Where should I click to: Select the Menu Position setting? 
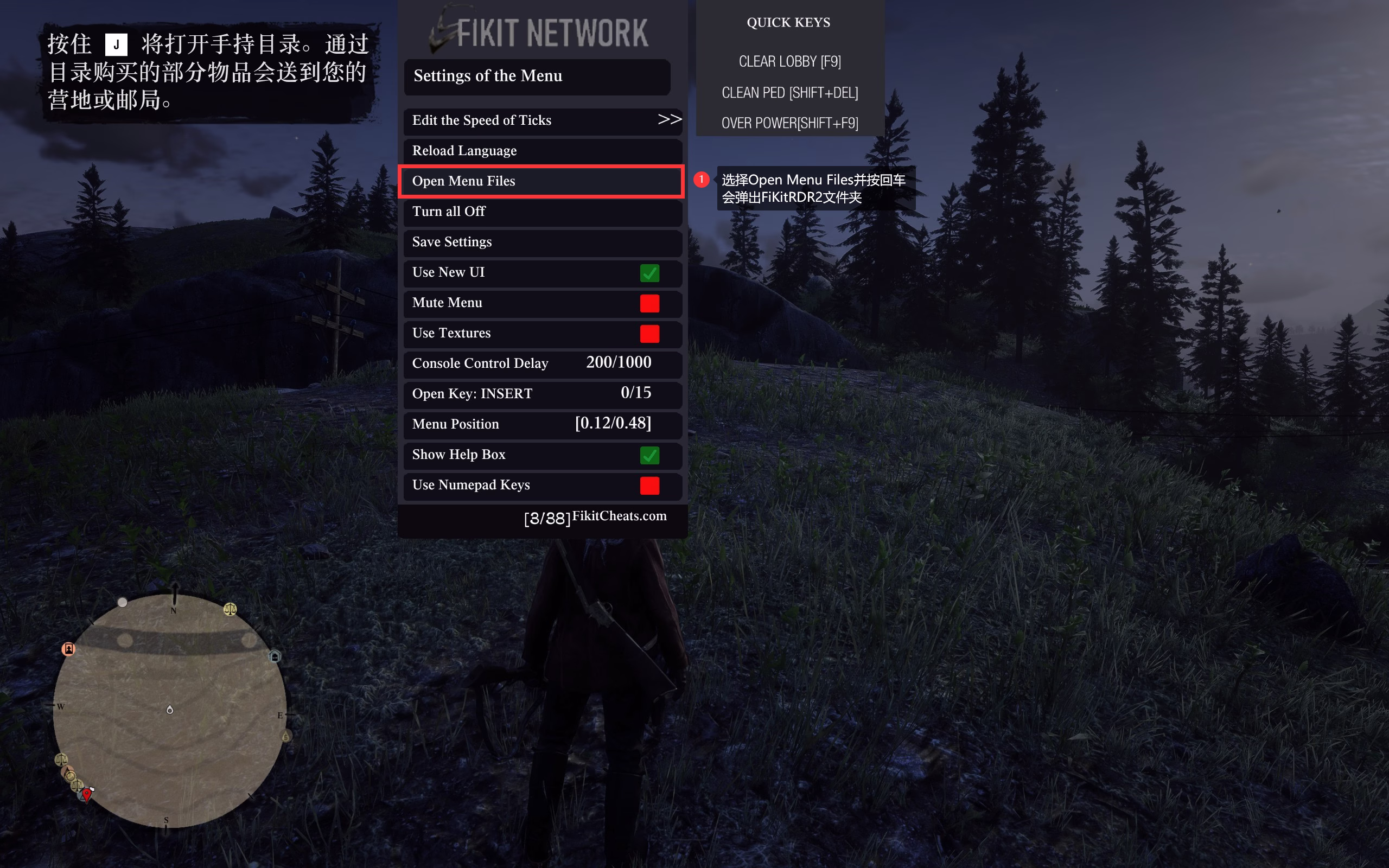[x=543, y=425]
